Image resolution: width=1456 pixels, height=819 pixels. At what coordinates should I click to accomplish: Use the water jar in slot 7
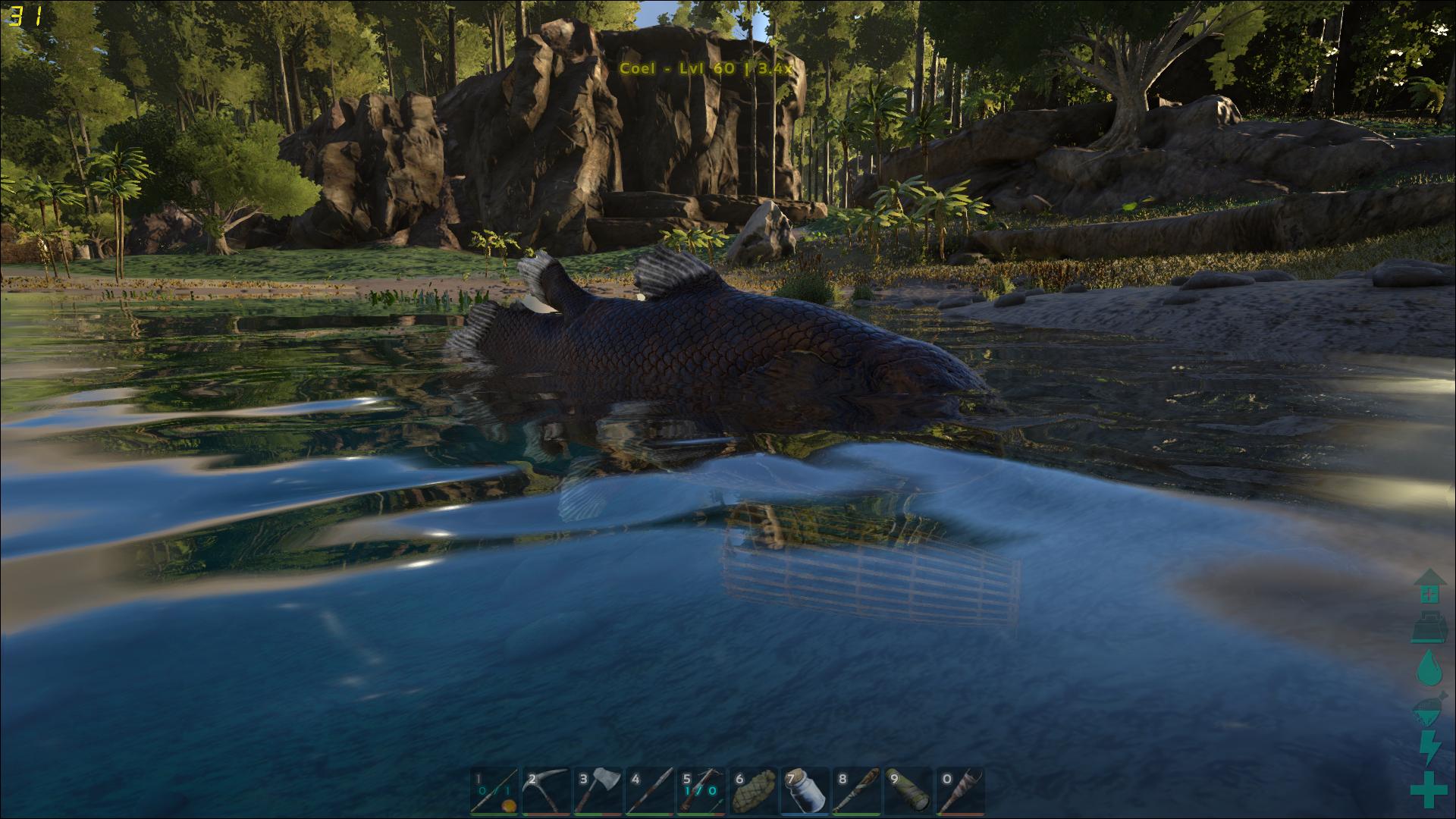point(805,792)
